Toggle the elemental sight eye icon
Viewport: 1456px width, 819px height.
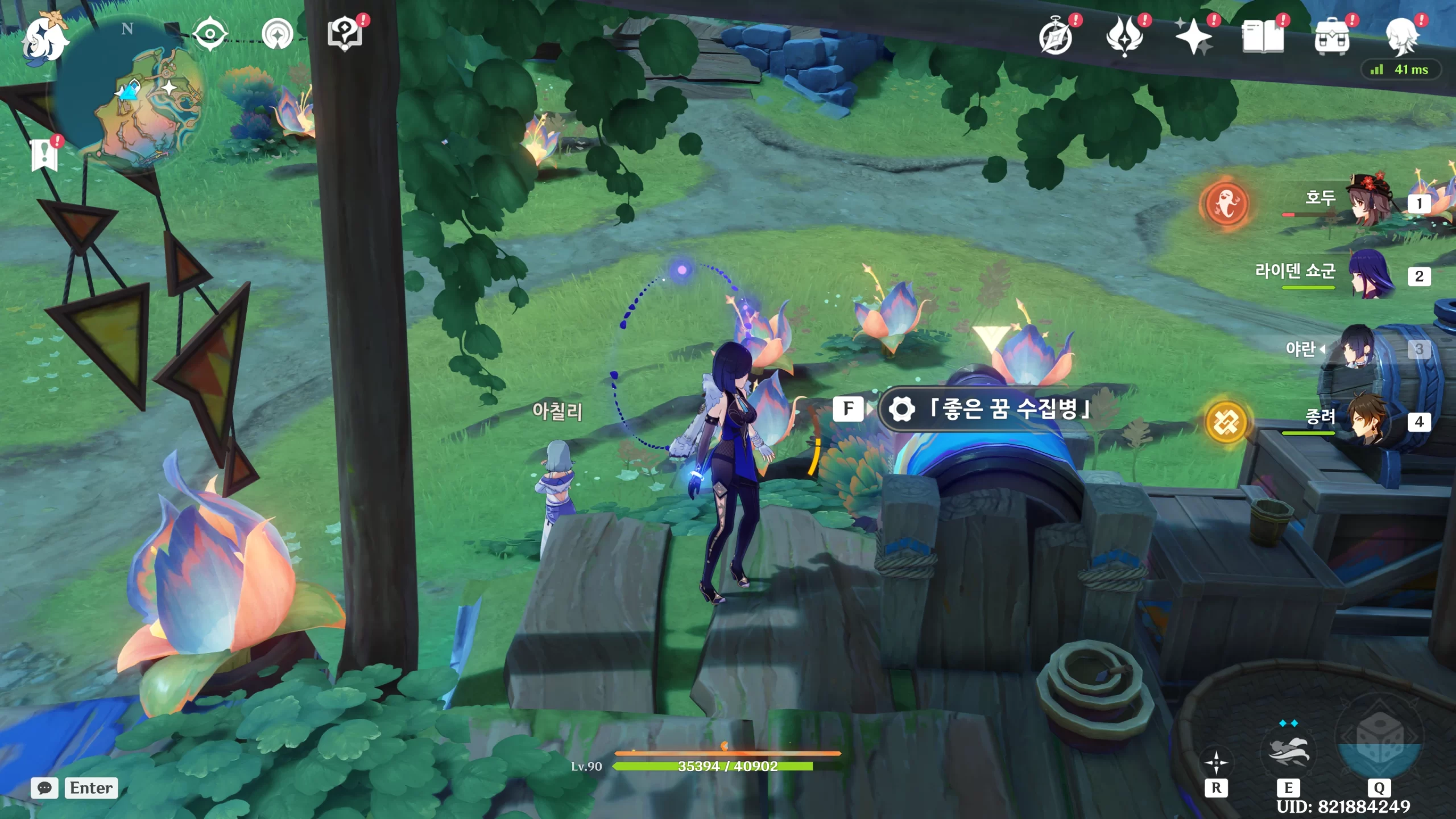click(x=209, y=34)
